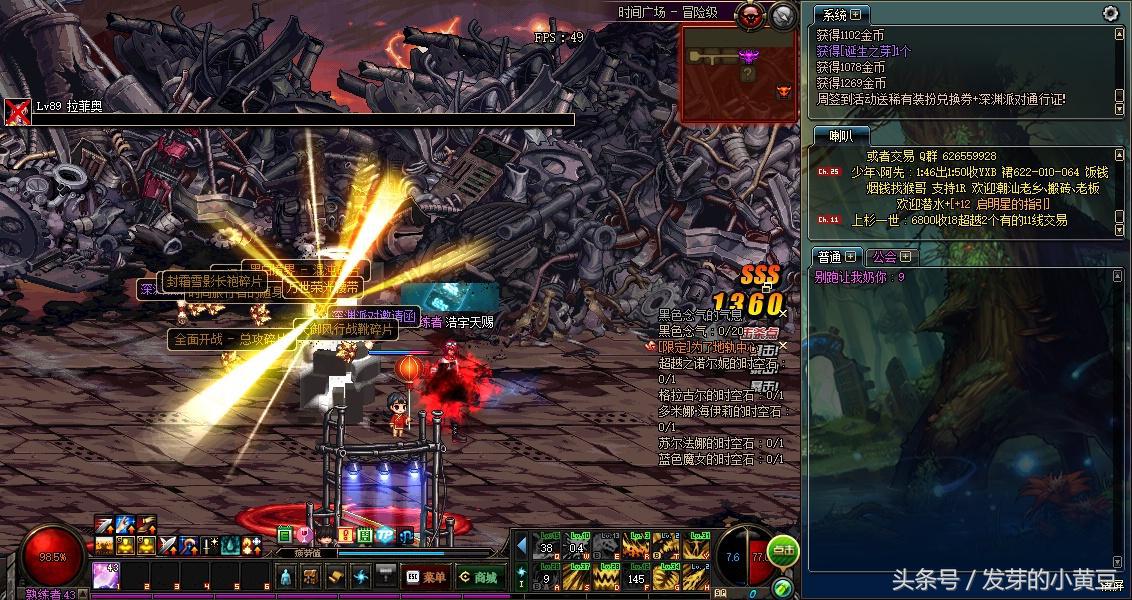Open the 菜单 (ESC menu) button

coord(425,577)
